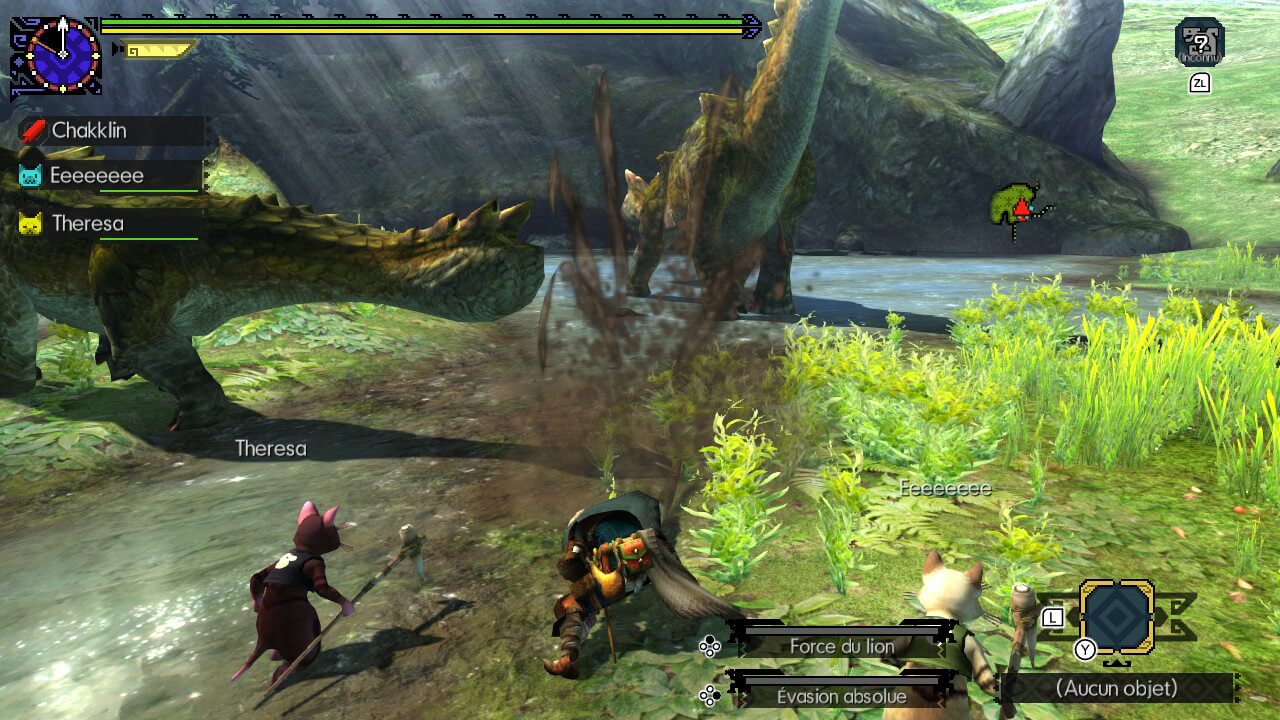Click the quest timer clock
The height and width of the screenshot is (720, 1280).
(63, 54)
